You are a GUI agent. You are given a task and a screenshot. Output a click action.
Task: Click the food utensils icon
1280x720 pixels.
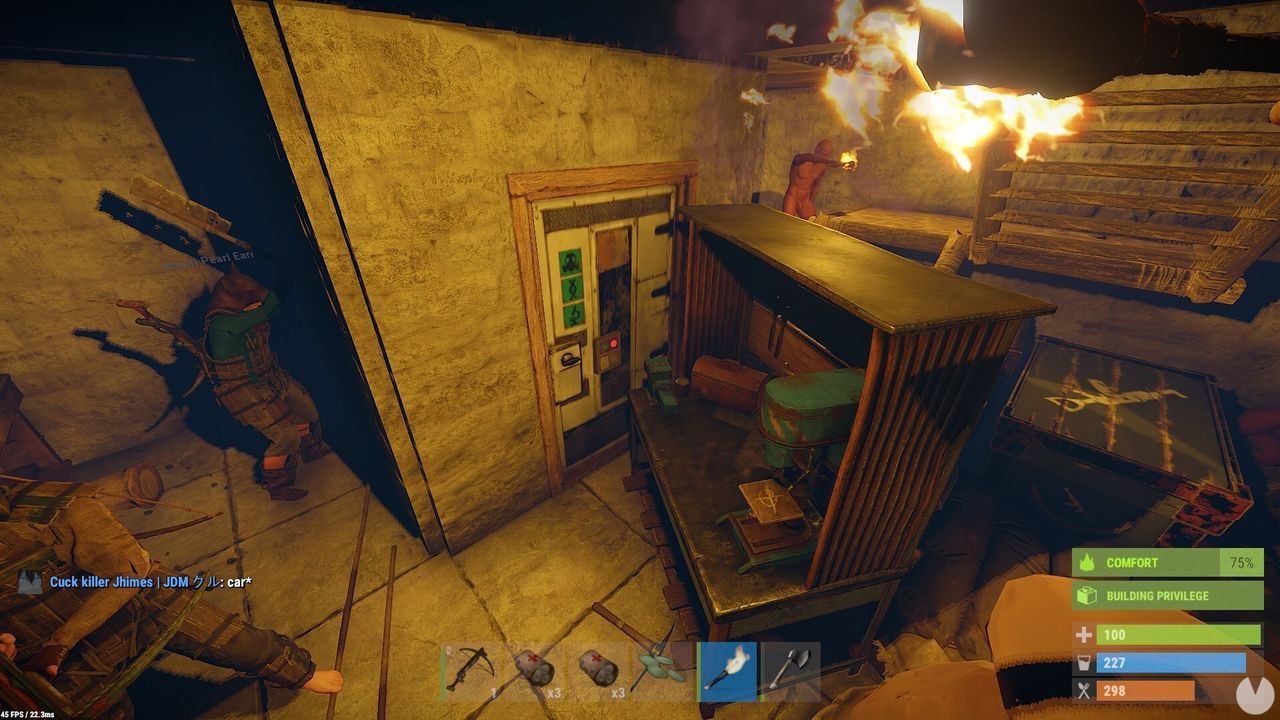pyautogui.click(x=1085, y=690)
